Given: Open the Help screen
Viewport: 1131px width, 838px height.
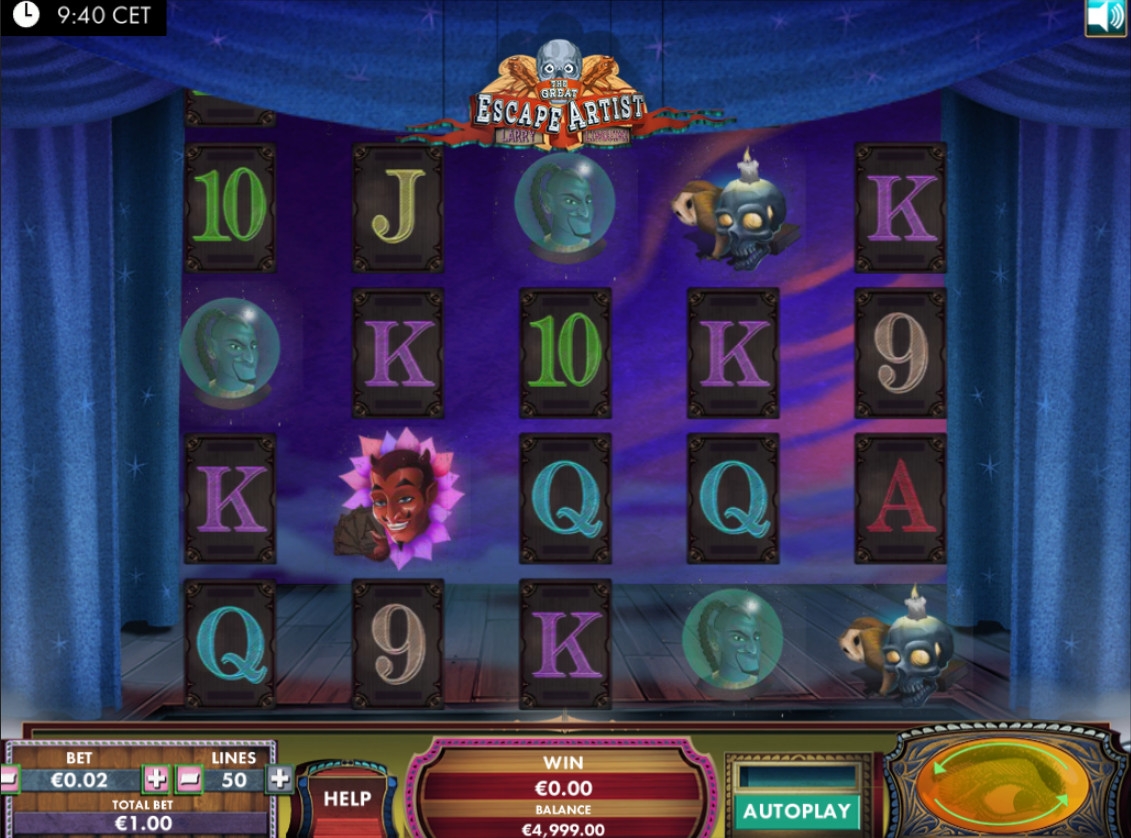Looking at the screenshot, I should (347, 799).
